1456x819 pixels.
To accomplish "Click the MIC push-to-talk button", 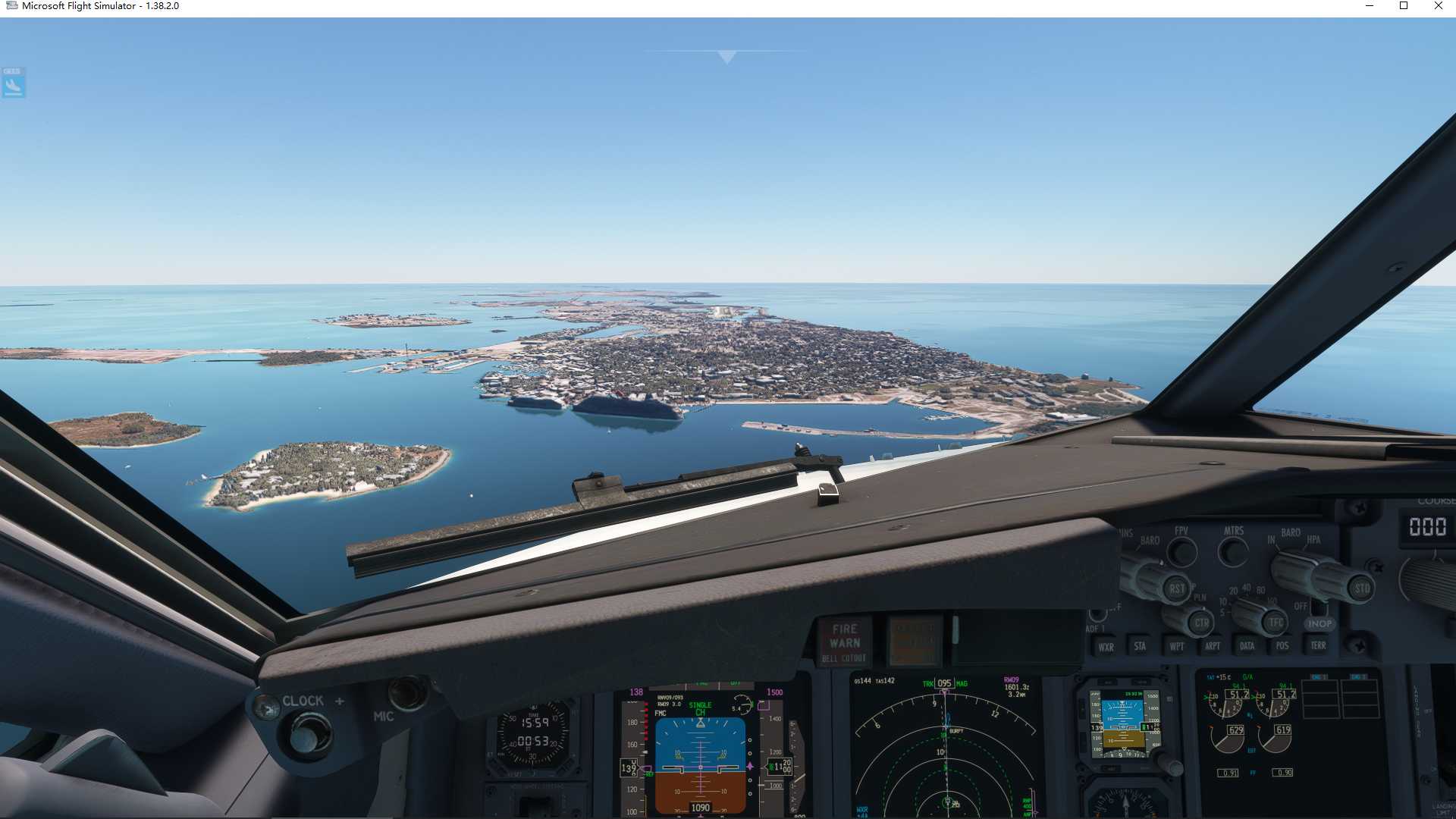I will [407, 692].
